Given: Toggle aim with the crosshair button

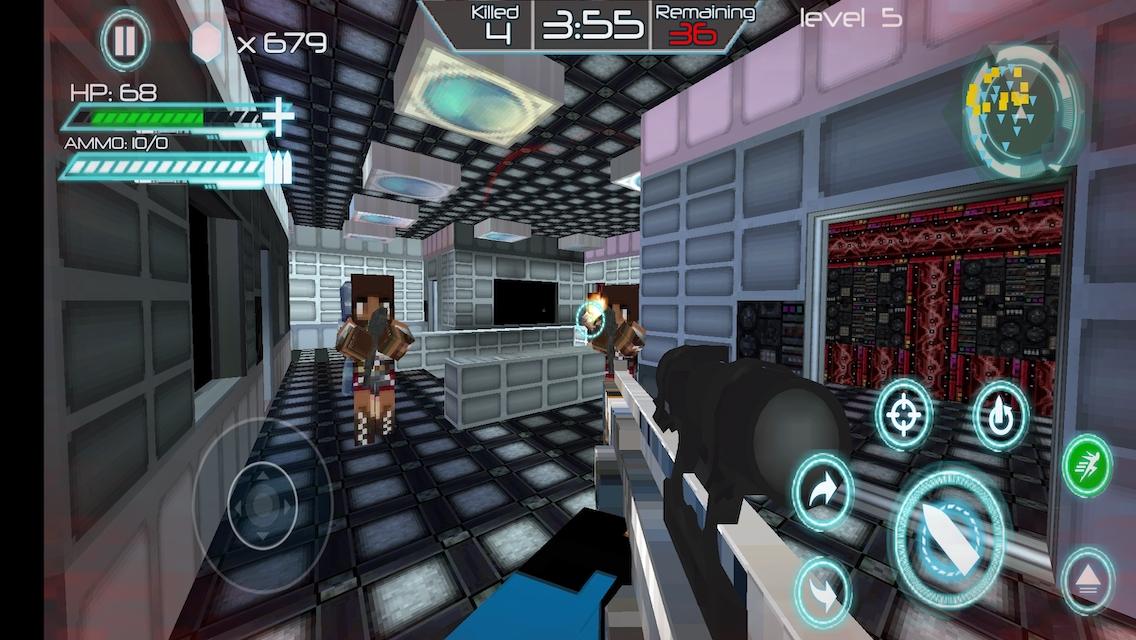Looking at the screenshot, I should 904,415.
